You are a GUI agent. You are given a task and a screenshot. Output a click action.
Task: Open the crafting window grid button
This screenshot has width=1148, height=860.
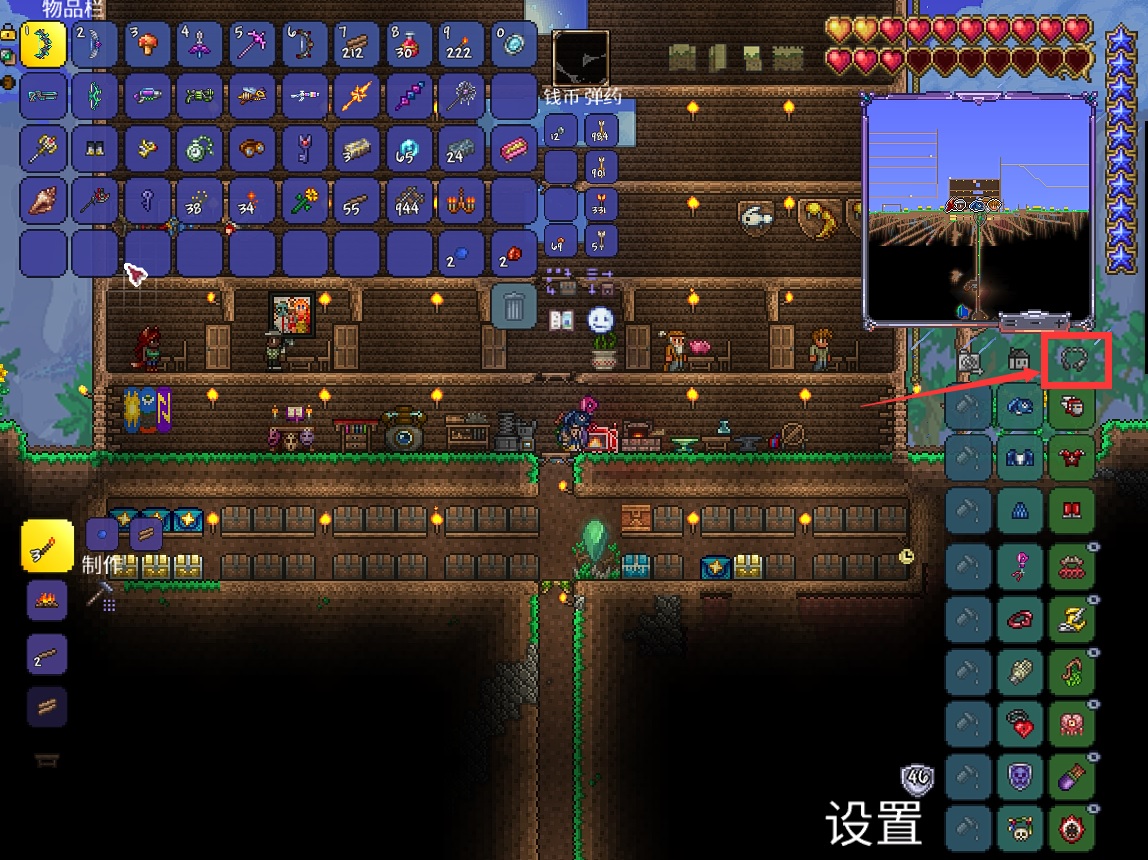tap(101, 597)
